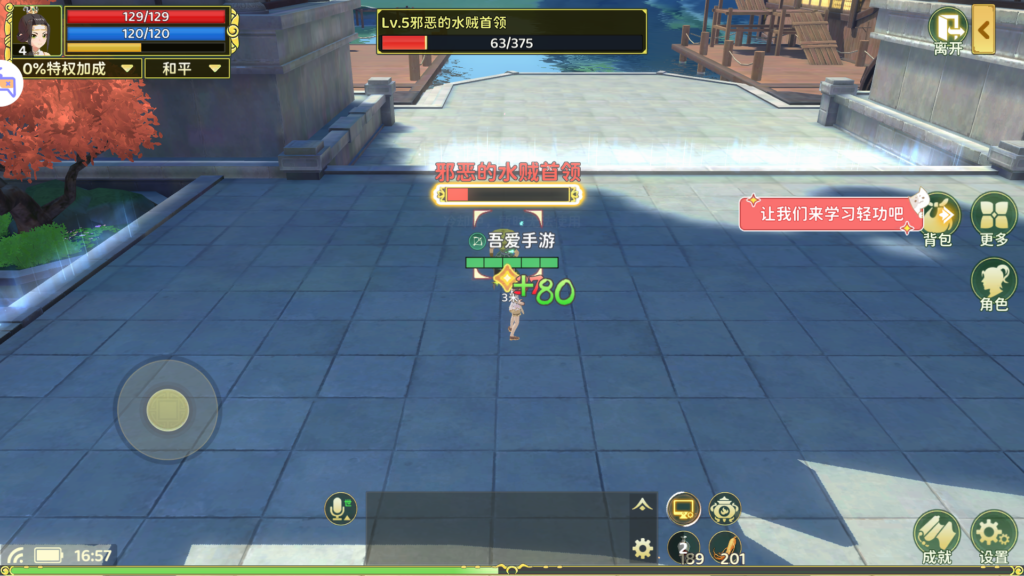
Task: Open the 离开 (leave) exit button
Action: tap(947, 30)
